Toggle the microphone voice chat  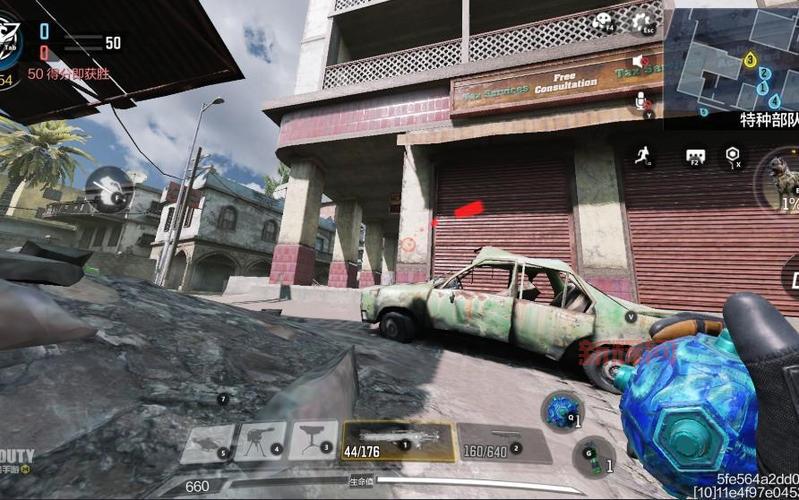point(641,100)
